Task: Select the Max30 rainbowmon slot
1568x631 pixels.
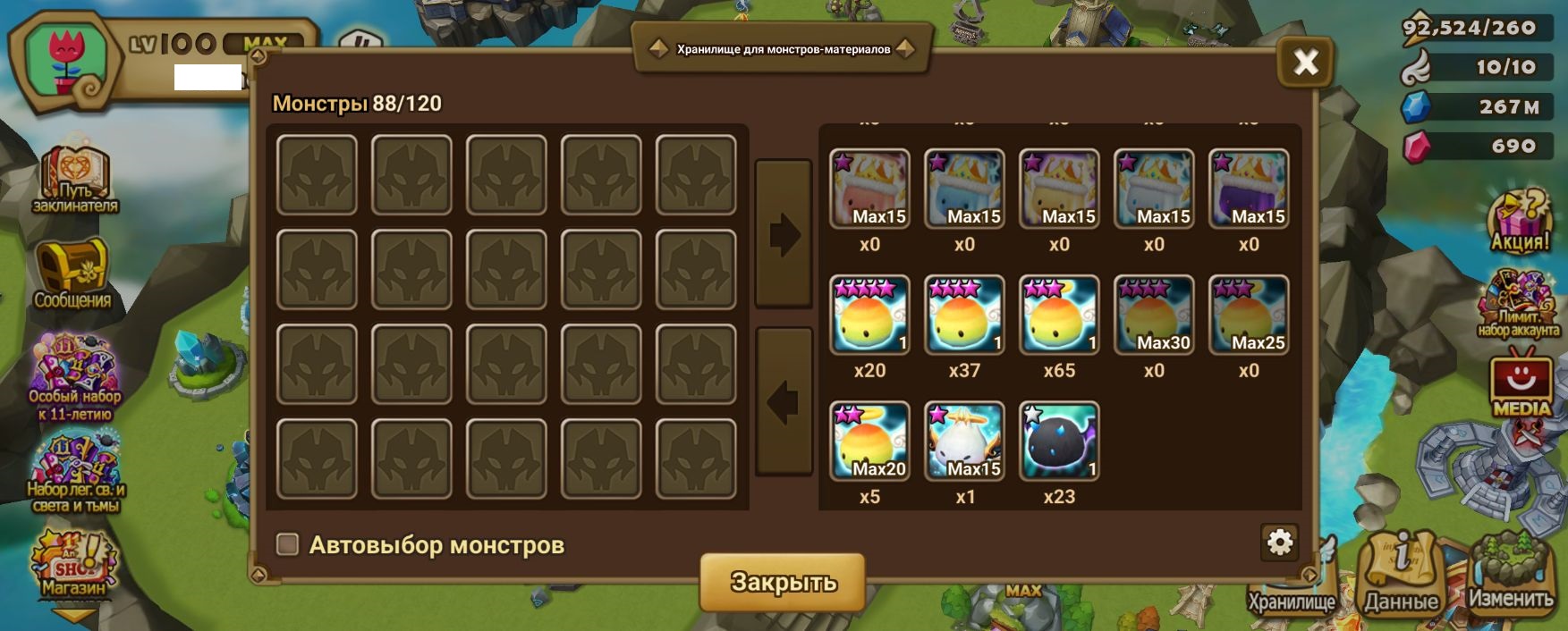Action: tap(1154, 315)
